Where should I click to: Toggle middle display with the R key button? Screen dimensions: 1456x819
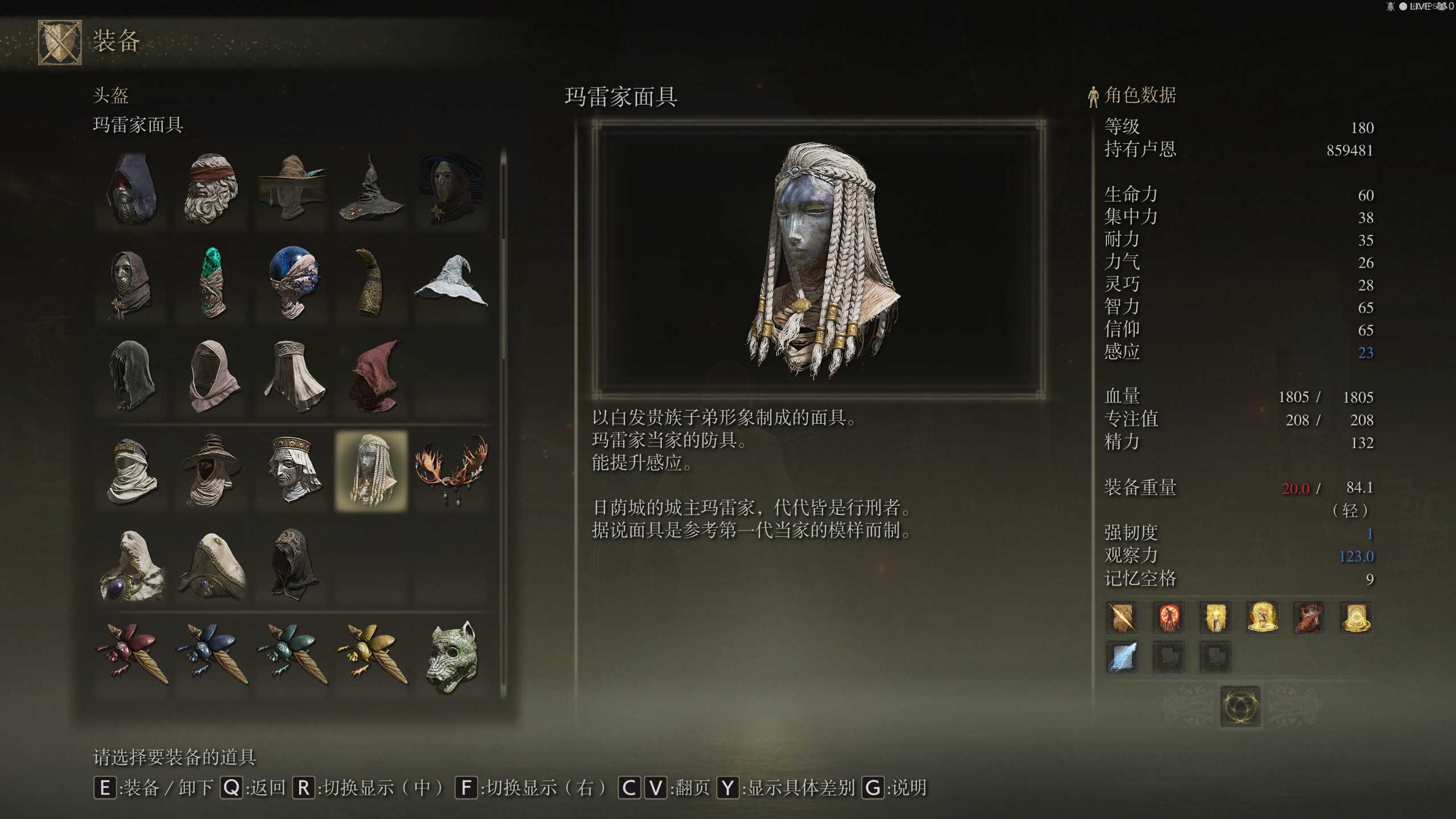pos(305,788)
